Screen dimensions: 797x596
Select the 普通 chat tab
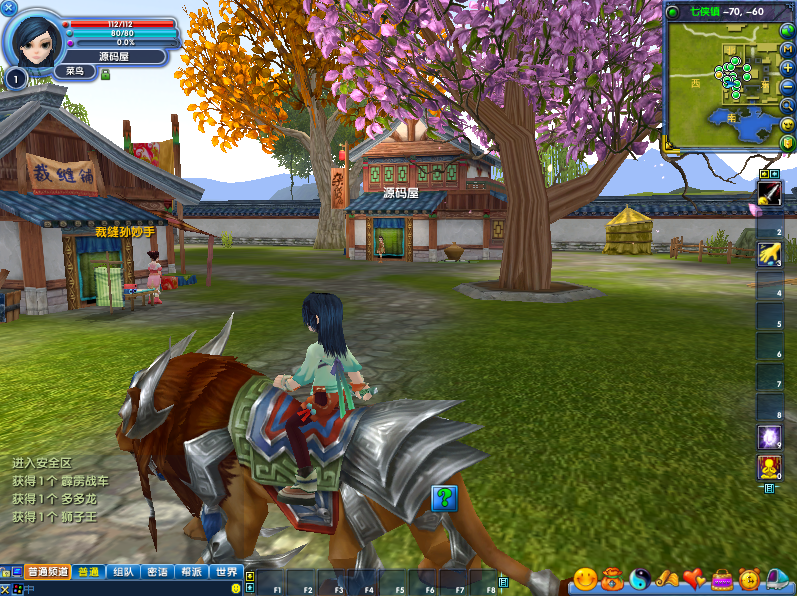point(88,572)
